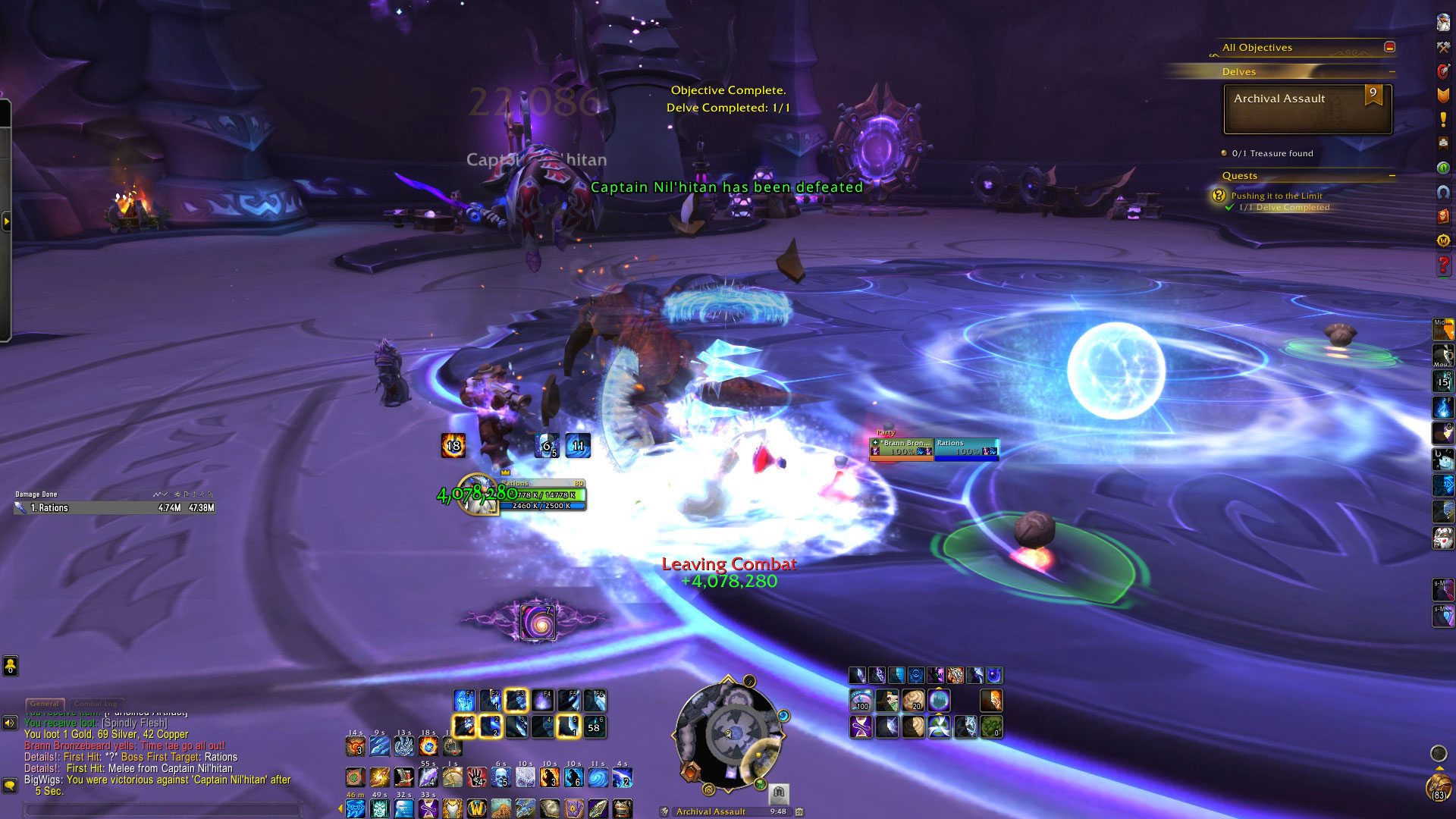Open the yellow speech bubble chat menu
1456x819 pixels.
pyautogui.click(x=10, y=785)
